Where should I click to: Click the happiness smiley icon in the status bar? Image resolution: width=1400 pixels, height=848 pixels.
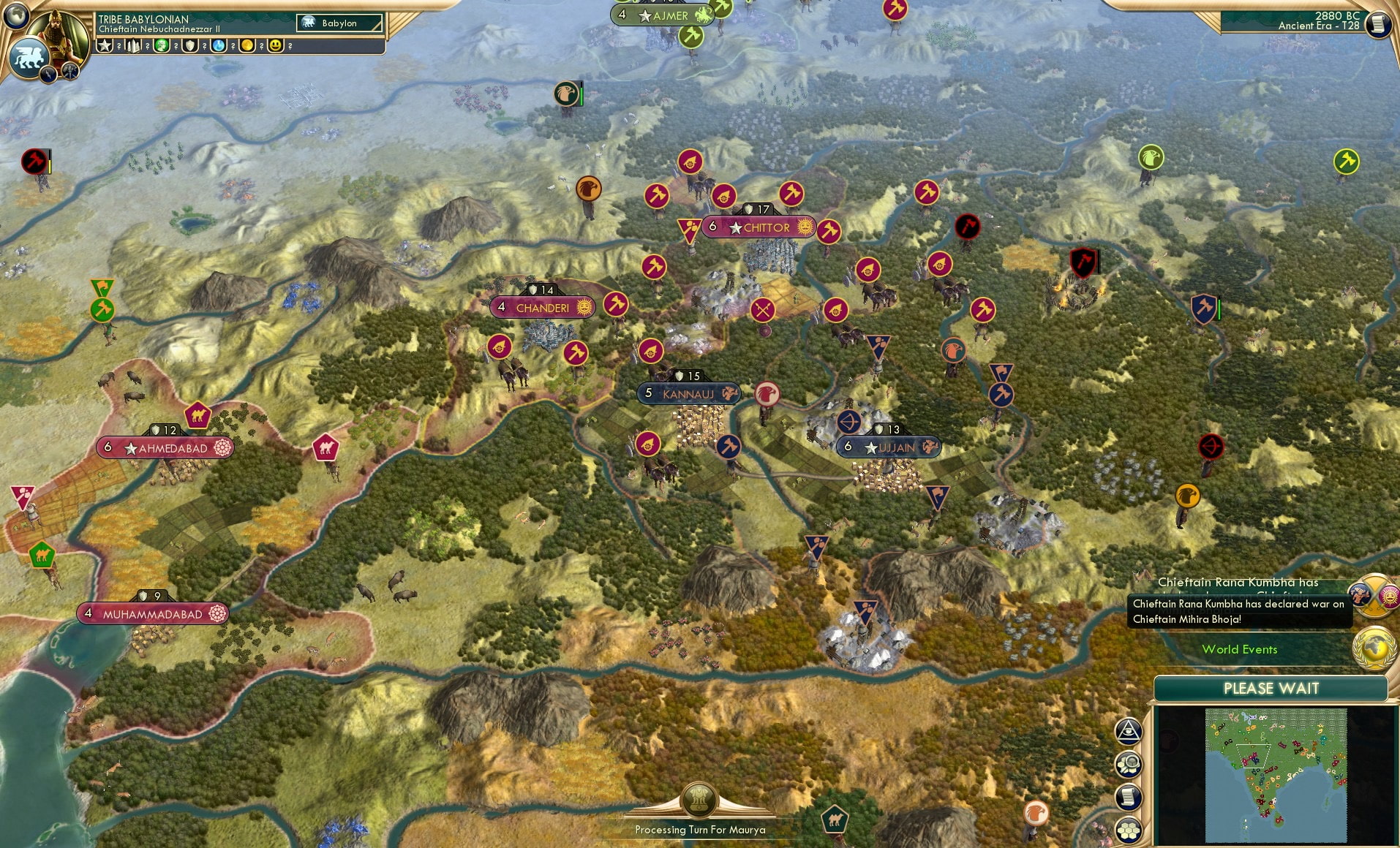276,46
